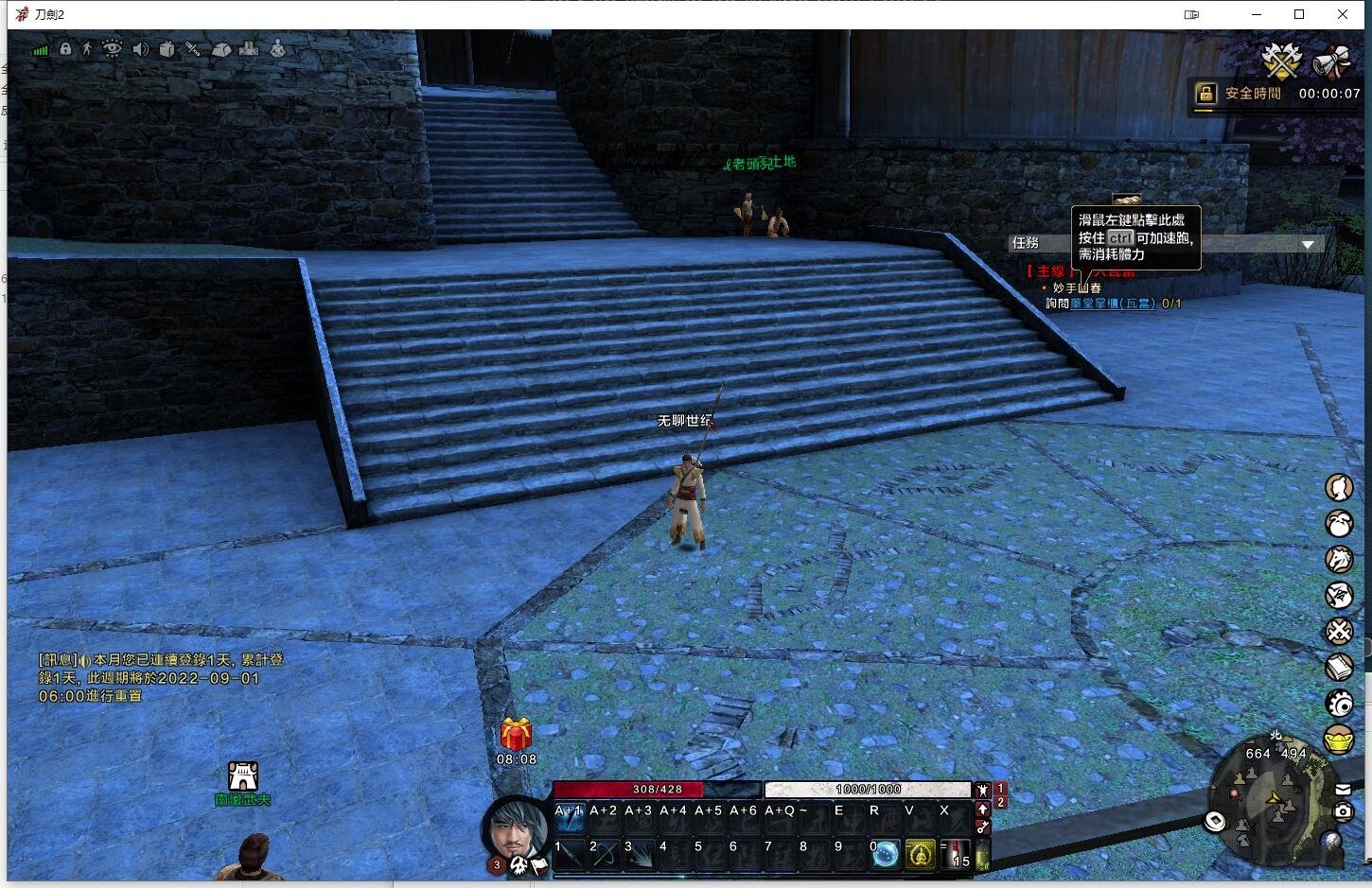Trigger the fan-shaped strike skill in slot 3
Image resolution: width=1372 pixels, height=888 pixels.
pyautogui.click(x=640, y=854)
